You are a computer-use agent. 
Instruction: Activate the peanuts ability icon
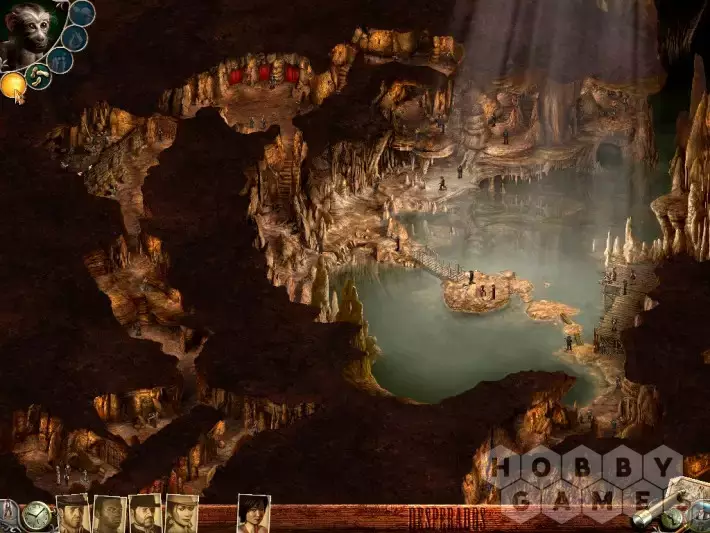tap(39, 77)
